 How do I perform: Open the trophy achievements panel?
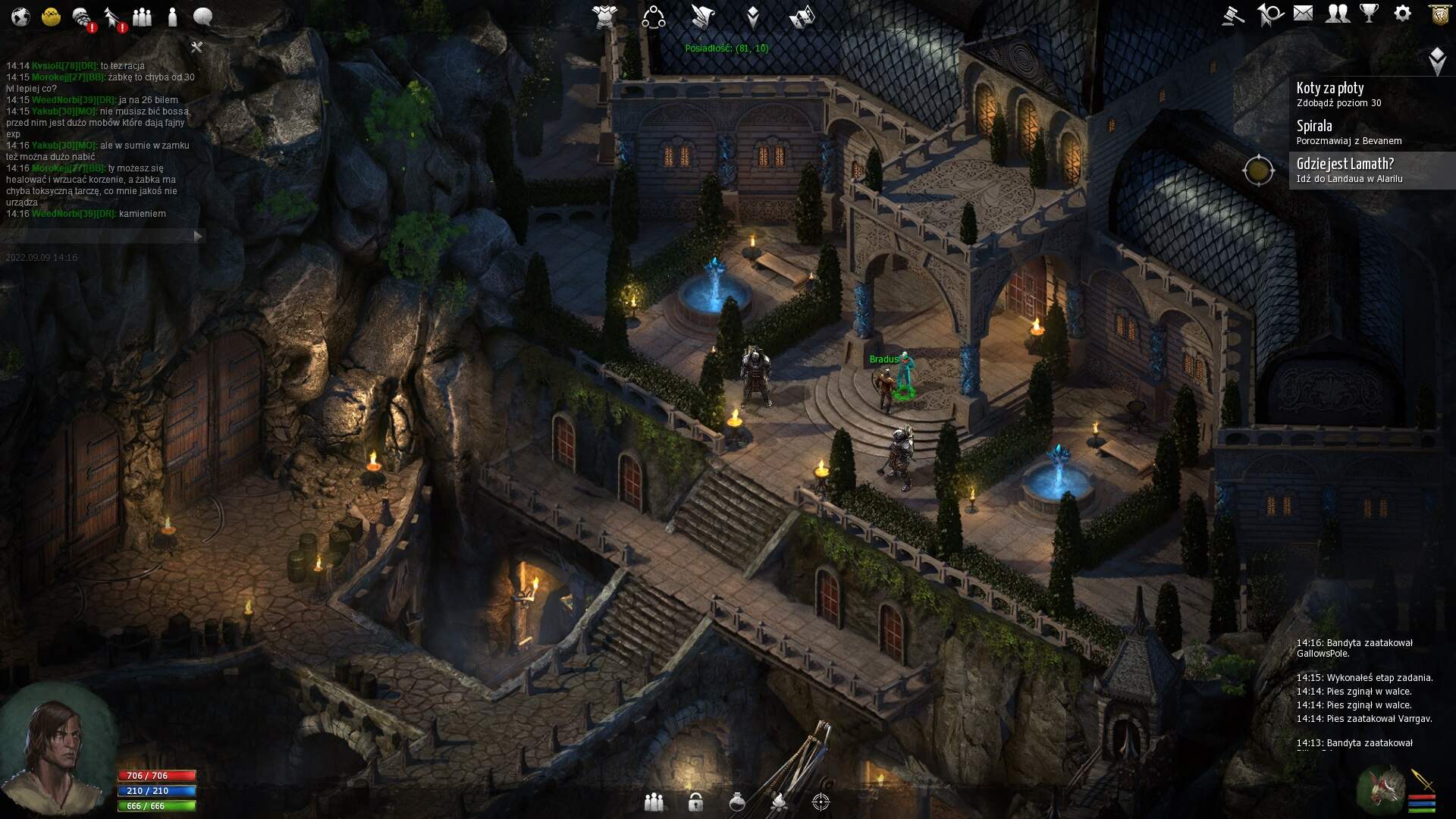[1370, 14]
